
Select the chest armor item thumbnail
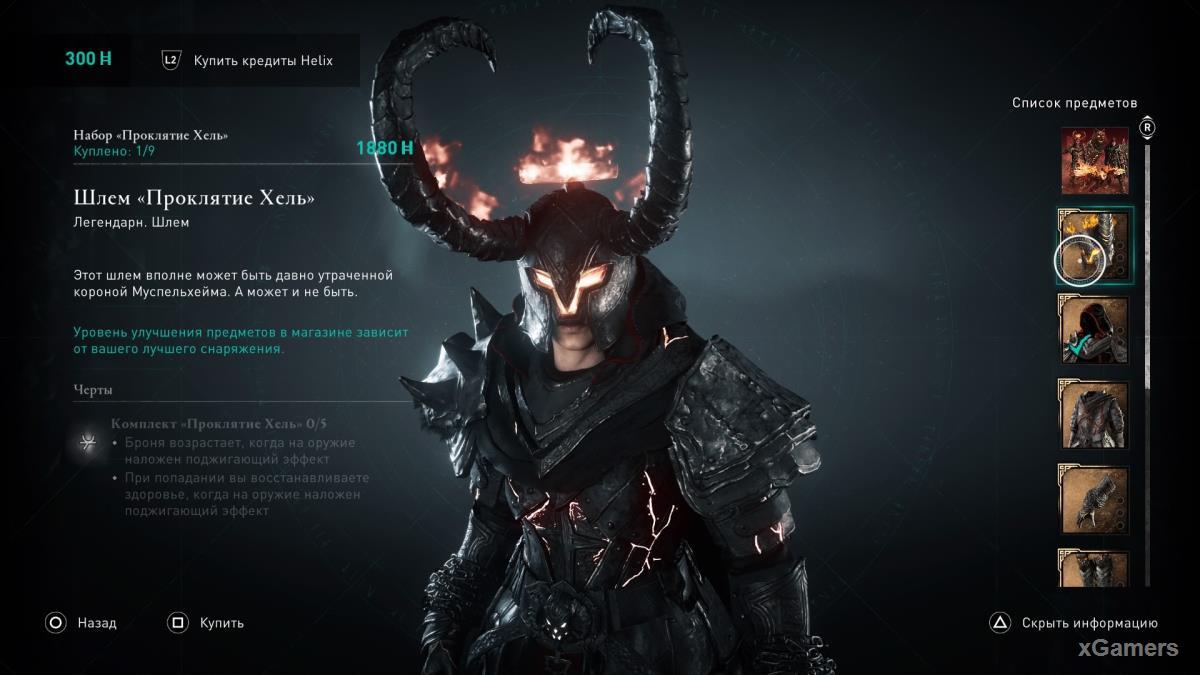(1094, 414)
